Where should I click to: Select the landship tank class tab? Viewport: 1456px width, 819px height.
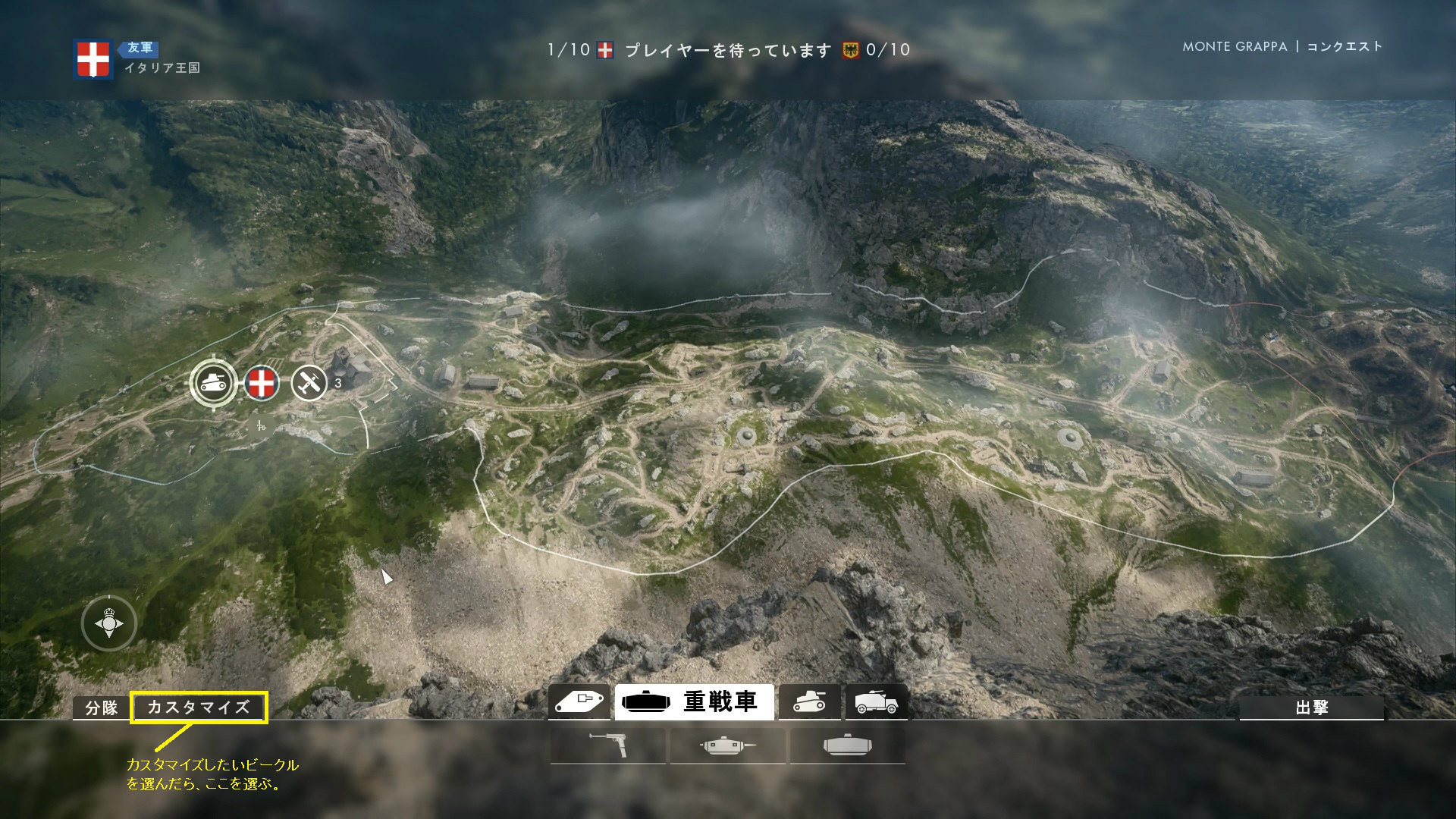pos(580,701)
